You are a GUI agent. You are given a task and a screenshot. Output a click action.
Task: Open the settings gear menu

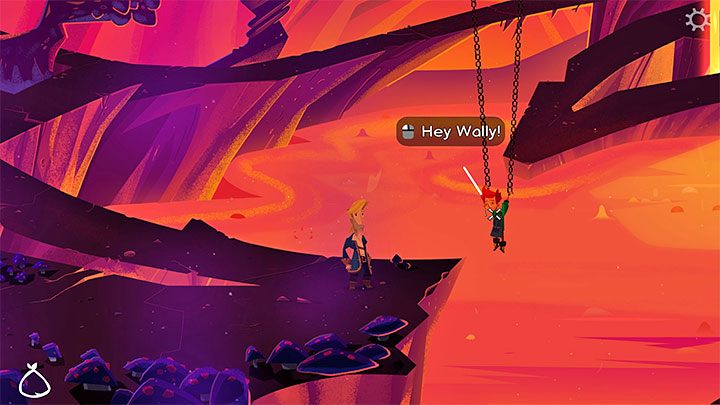(x=698, y=20)
